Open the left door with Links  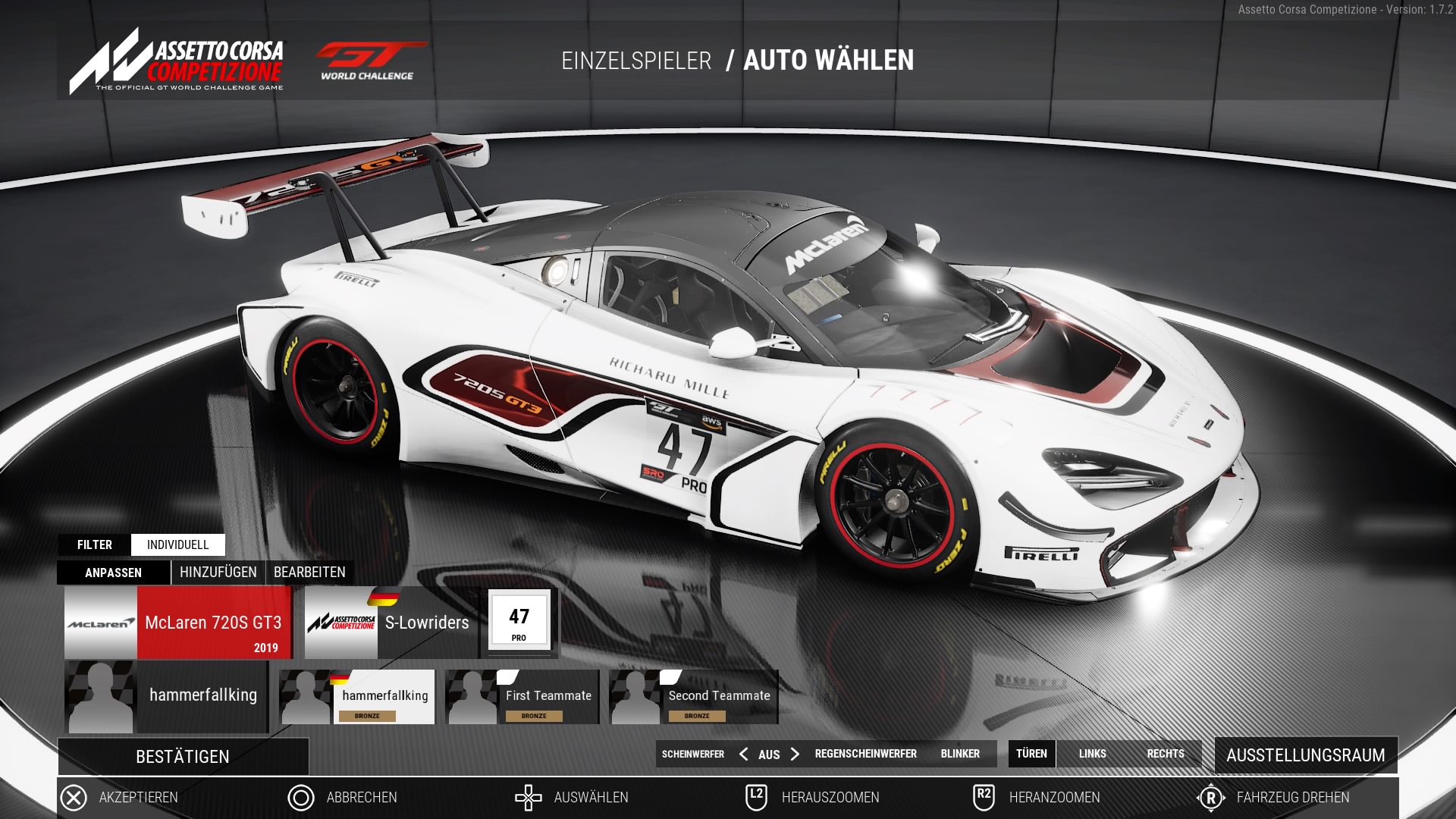[1092, 754]
